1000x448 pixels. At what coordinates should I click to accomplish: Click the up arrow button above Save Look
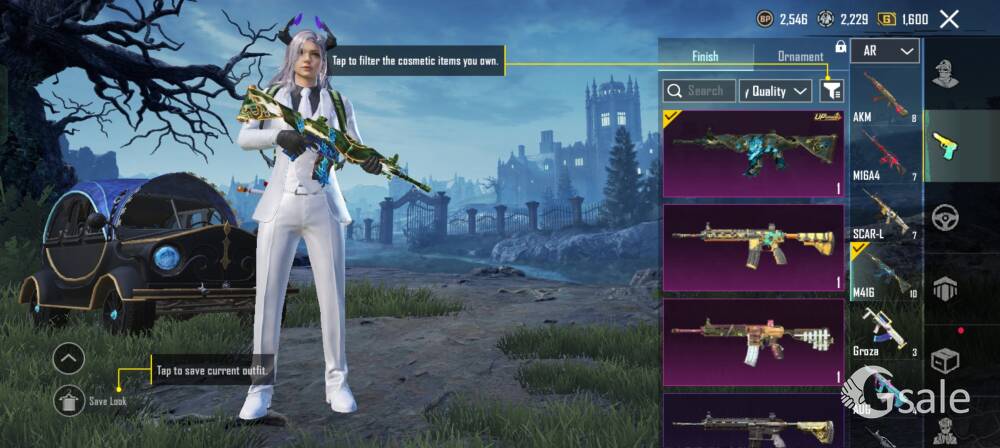[x=69, y=357]
